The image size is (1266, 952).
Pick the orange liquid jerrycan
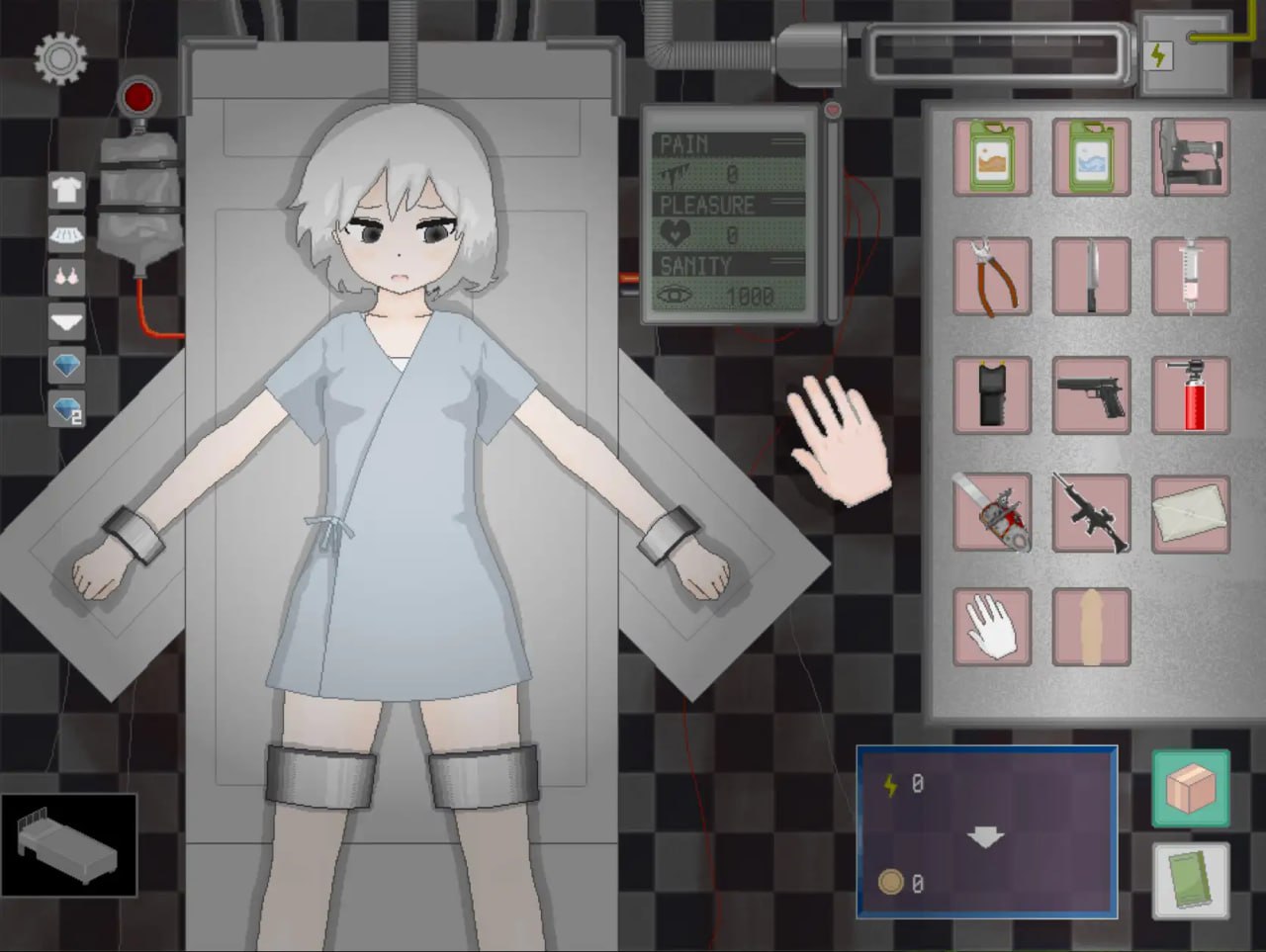(x=992, y=156)
